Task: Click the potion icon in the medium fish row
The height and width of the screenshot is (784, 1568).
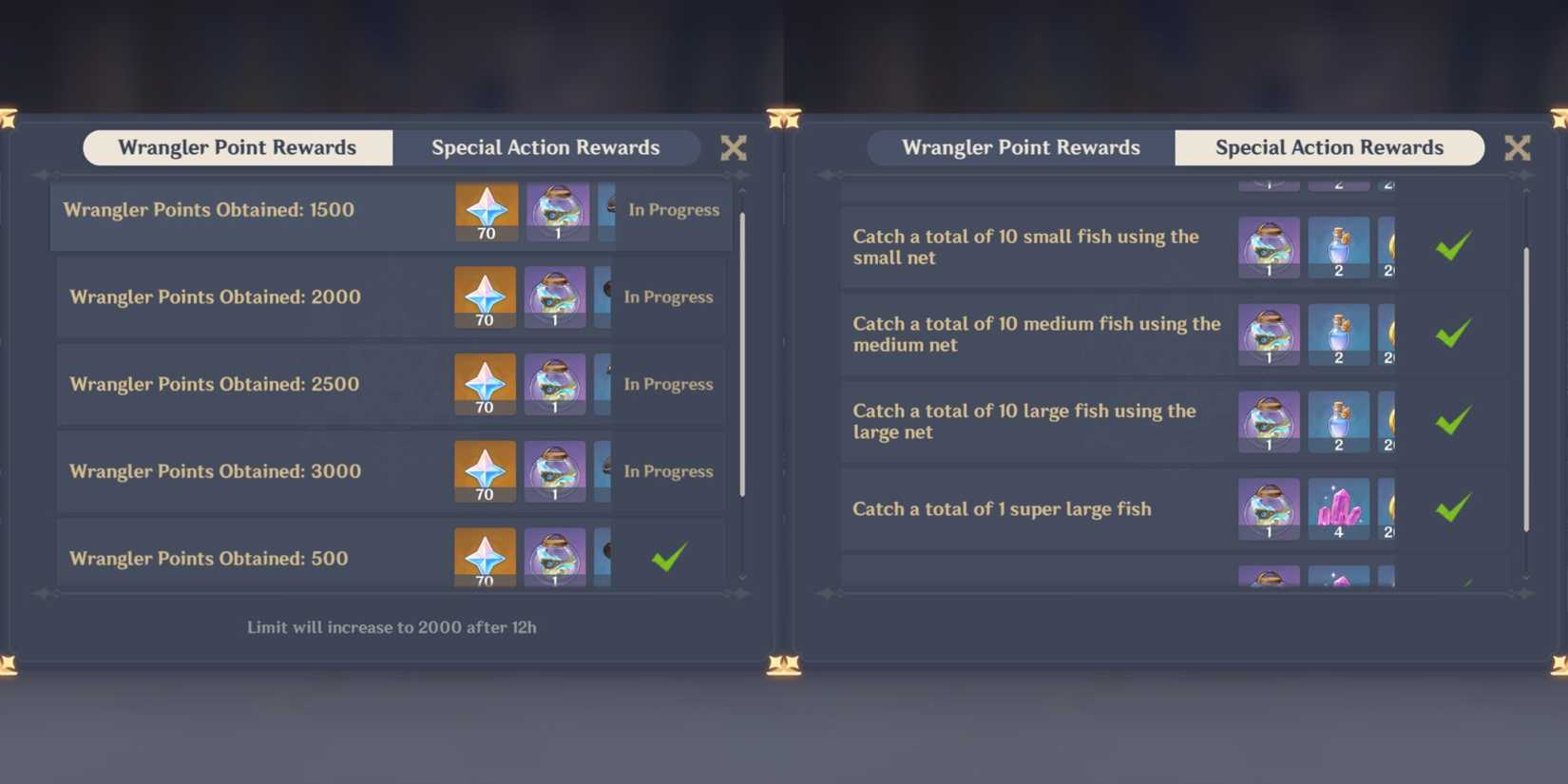Action: 1338,335
